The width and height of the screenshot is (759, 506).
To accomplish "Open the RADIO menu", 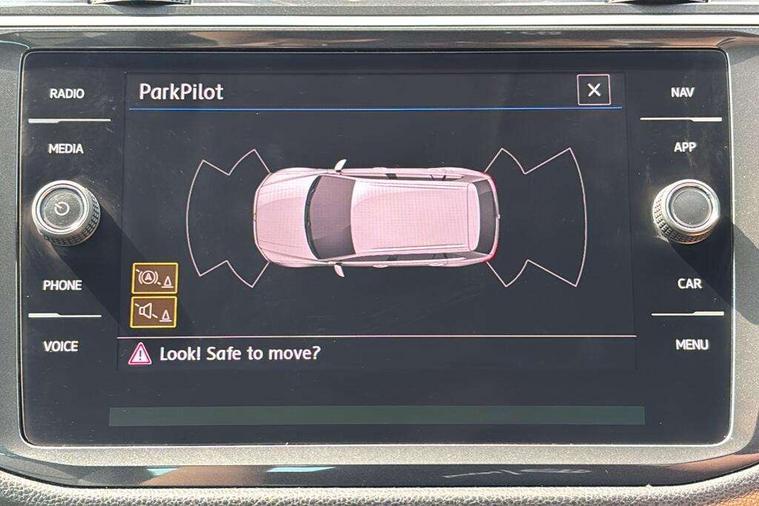I will tap(67, 94).
